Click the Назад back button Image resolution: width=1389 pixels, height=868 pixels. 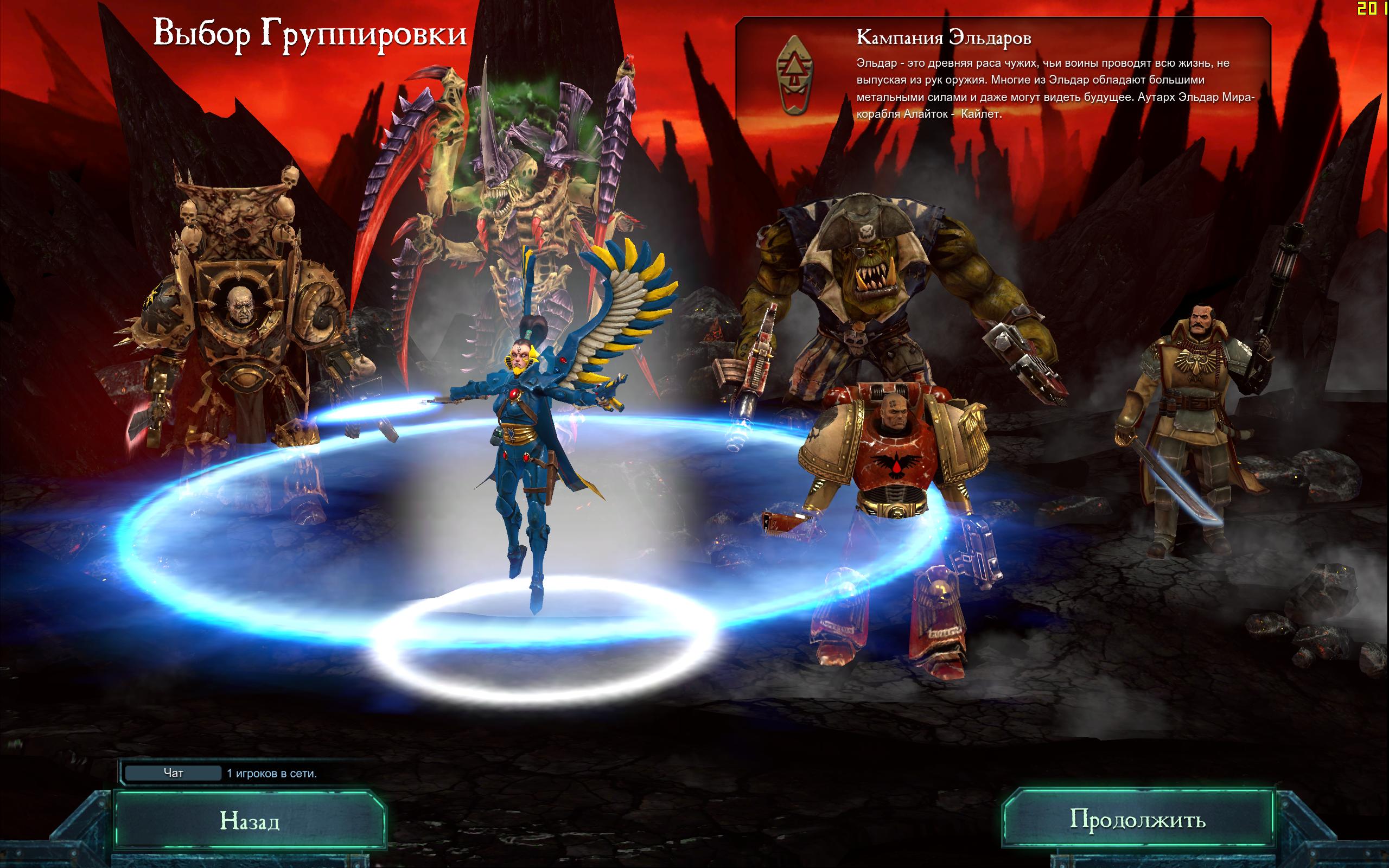pyautogui.click(x=250, y=821)
